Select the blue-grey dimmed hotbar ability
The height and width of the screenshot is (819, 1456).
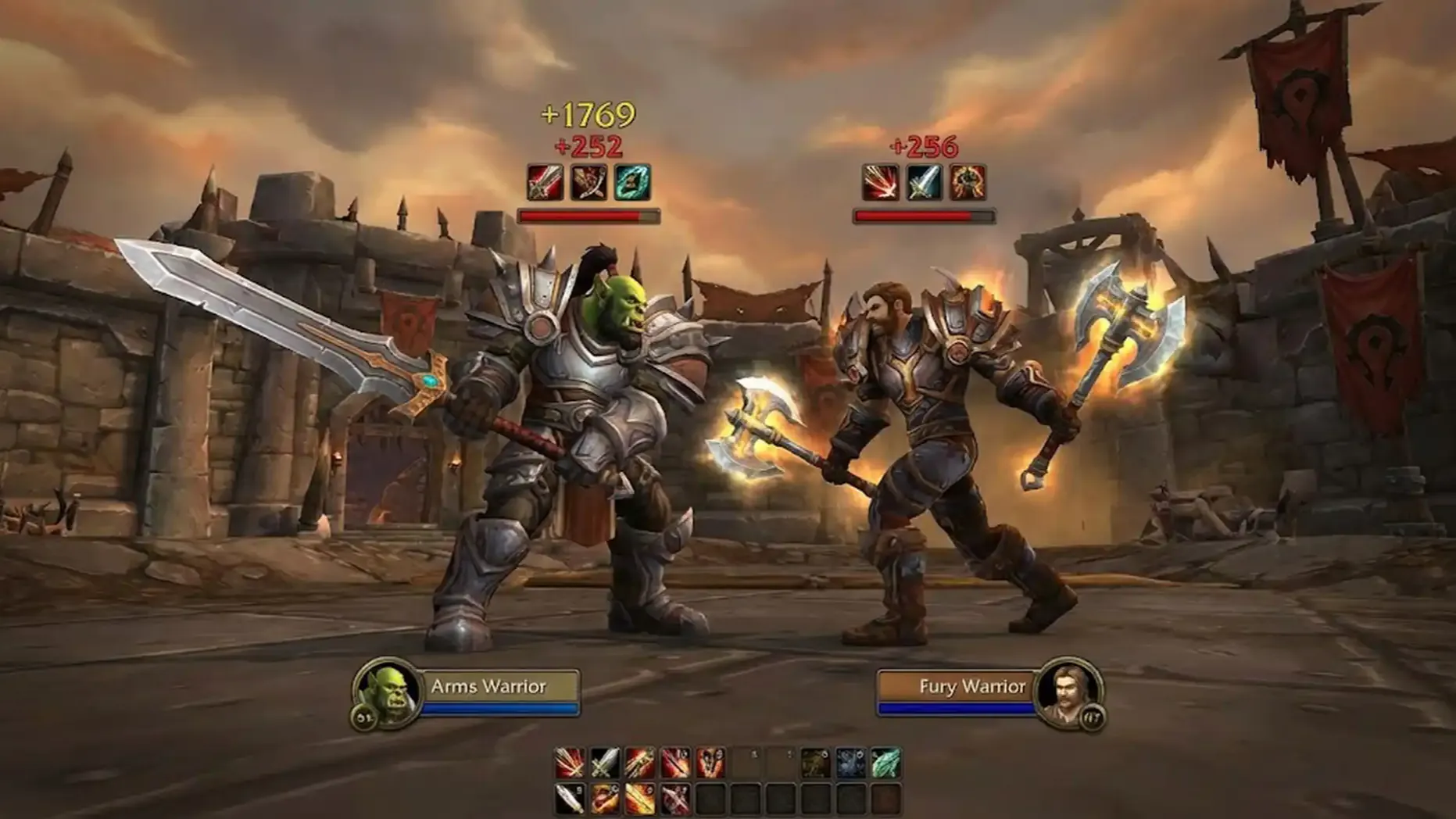(x=850, y=763)
